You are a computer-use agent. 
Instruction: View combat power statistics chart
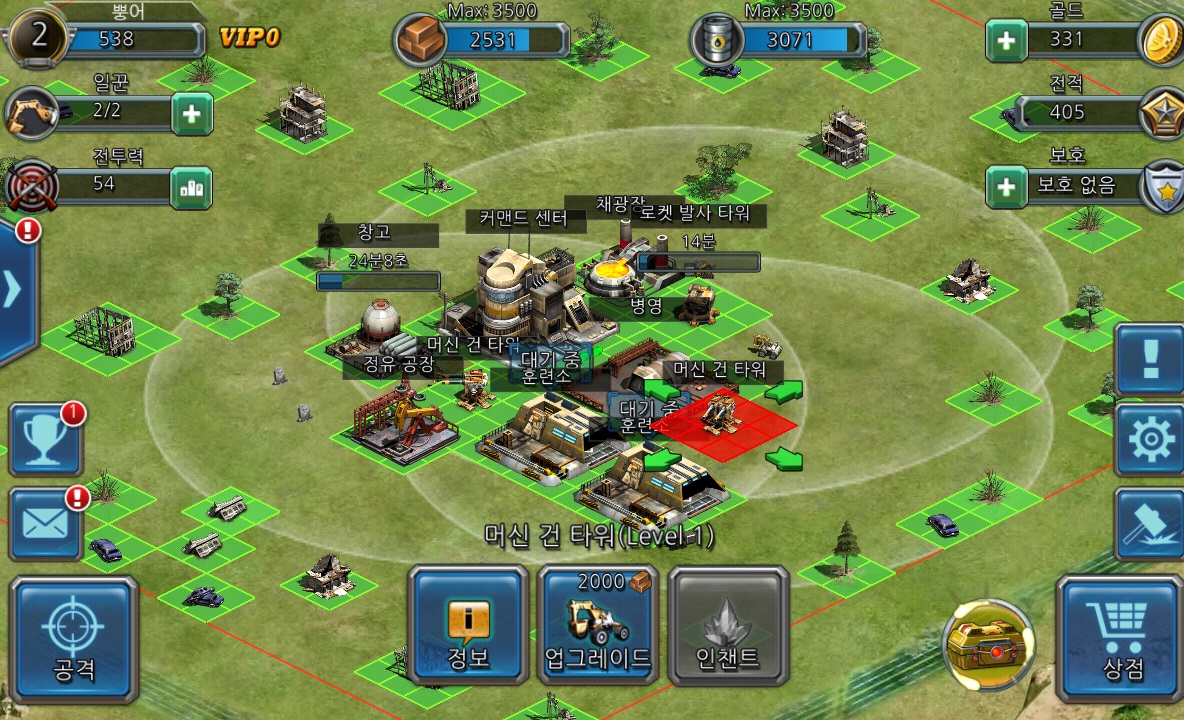click(191, 187)
